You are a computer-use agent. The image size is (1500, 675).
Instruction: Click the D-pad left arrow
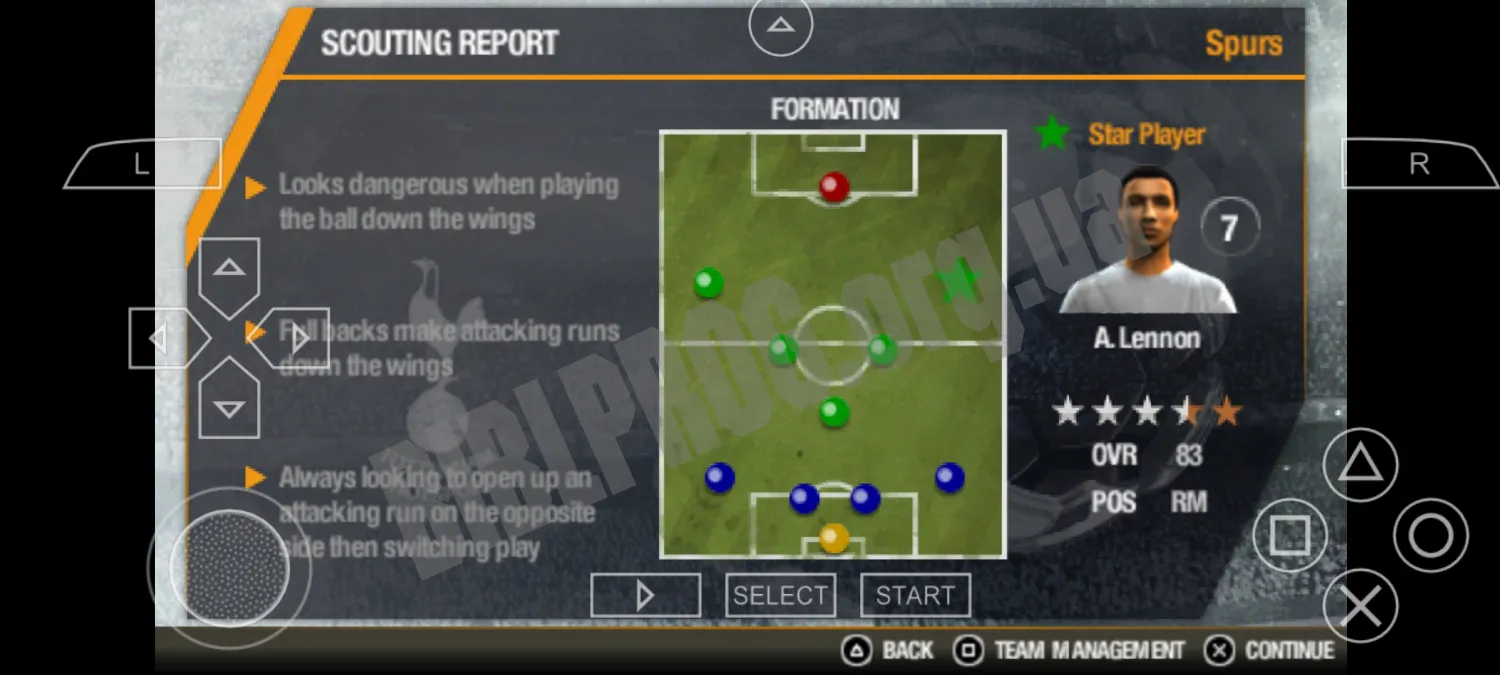click(160, 338)
